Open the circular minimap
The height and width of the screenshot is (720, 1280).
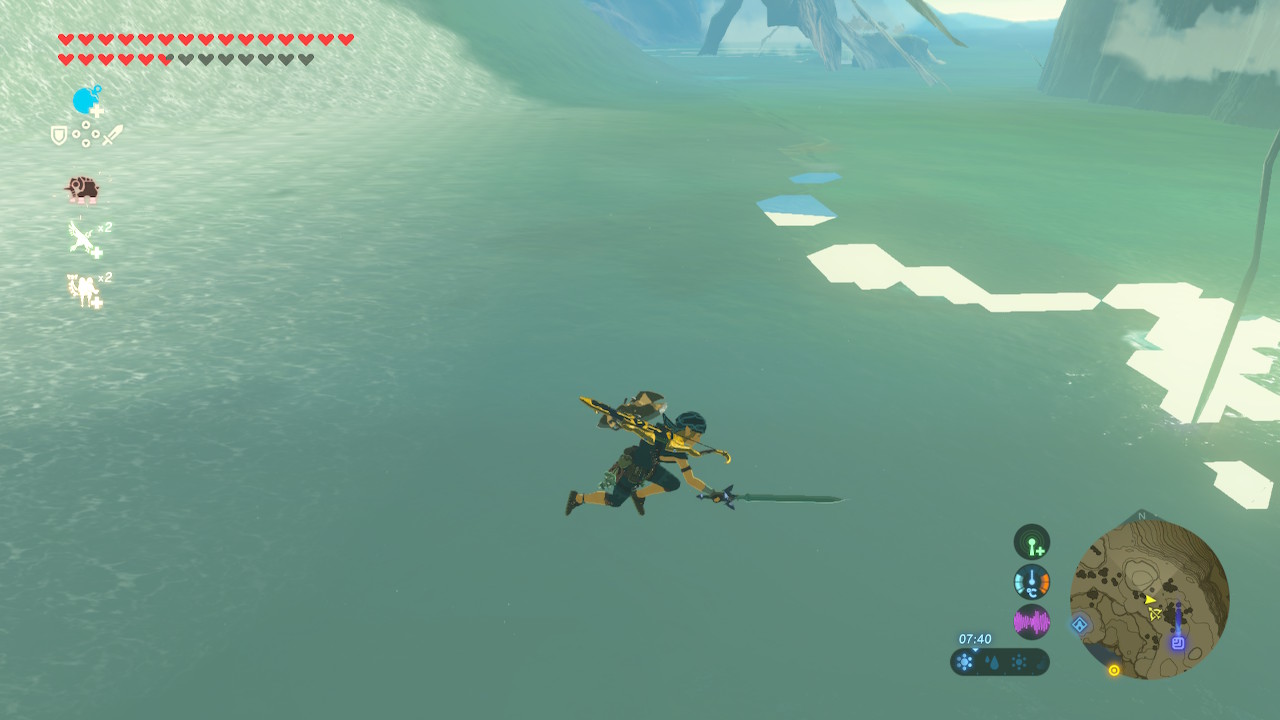(x=1149, y=600)
